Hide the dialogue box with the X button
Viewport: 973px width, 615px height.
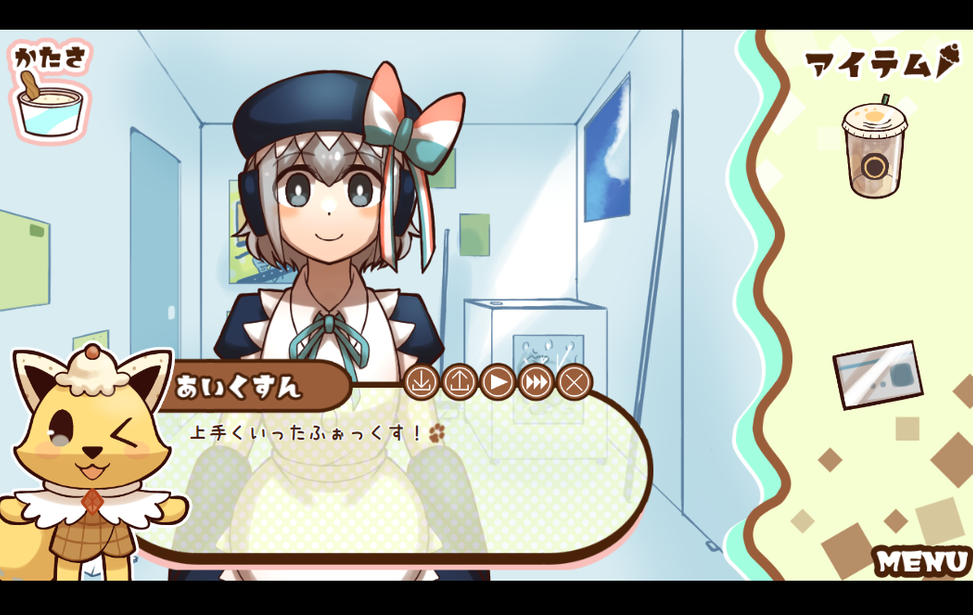coord(574,382)
